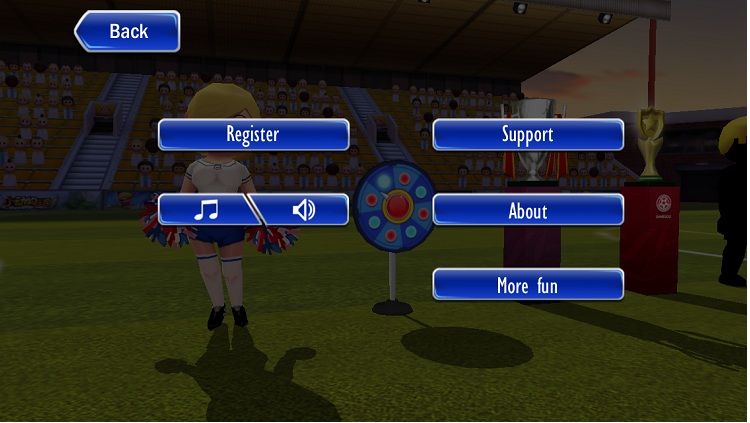The height and width of the screenshot is (423, 750).
Task: Go back using the Back button
Action: pyautogui.click(x=128, y=31)
